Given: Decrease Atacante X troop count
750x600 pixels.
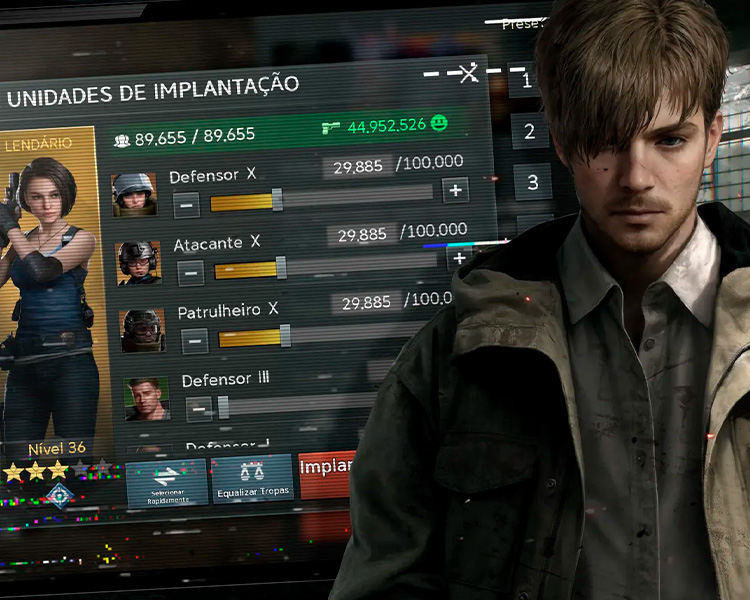Looking at the screenshot, I should [x=190, y=272].
